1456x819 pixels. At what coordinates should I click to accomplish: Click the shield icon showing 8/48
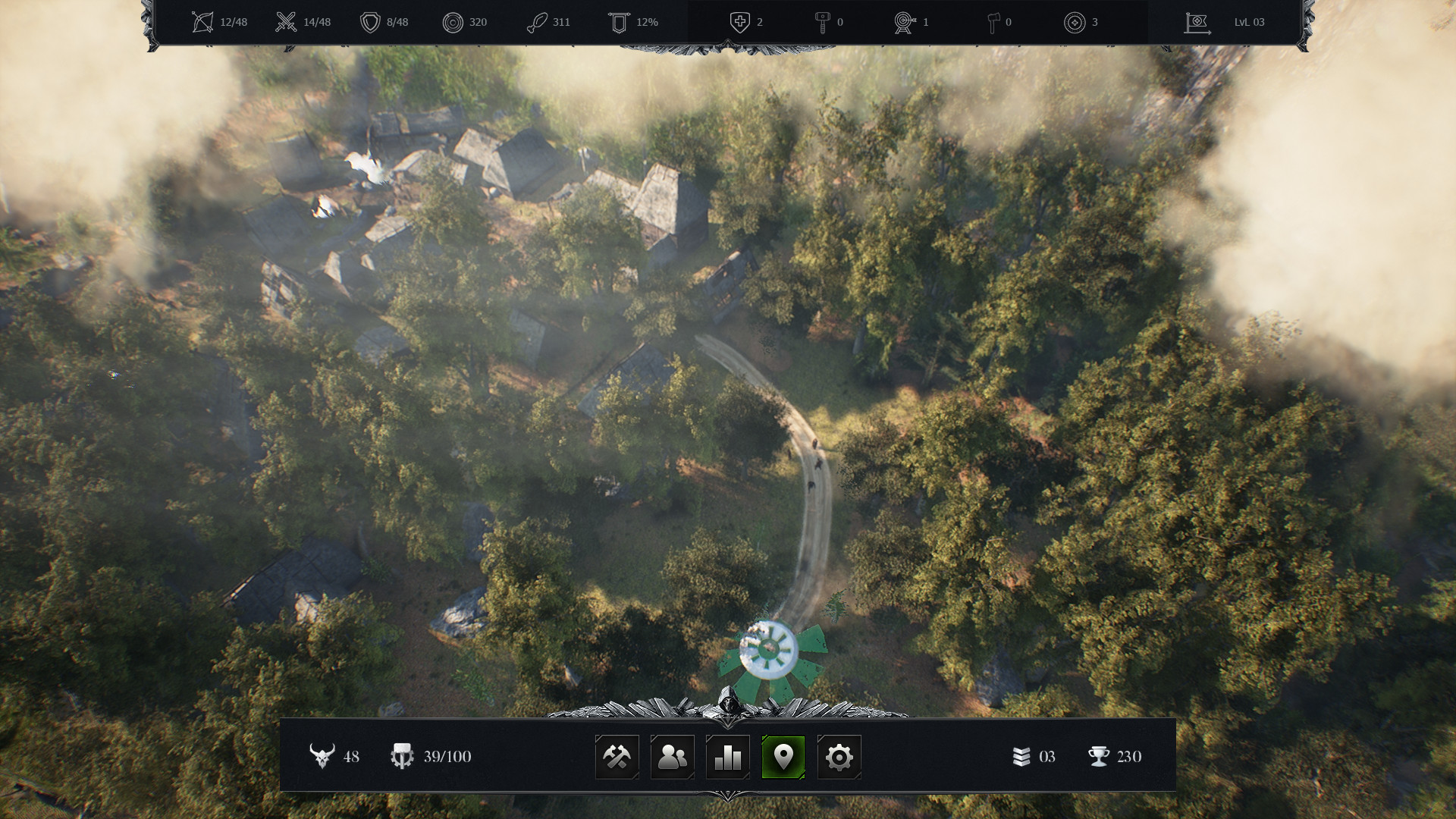click(x=371, y=21)
